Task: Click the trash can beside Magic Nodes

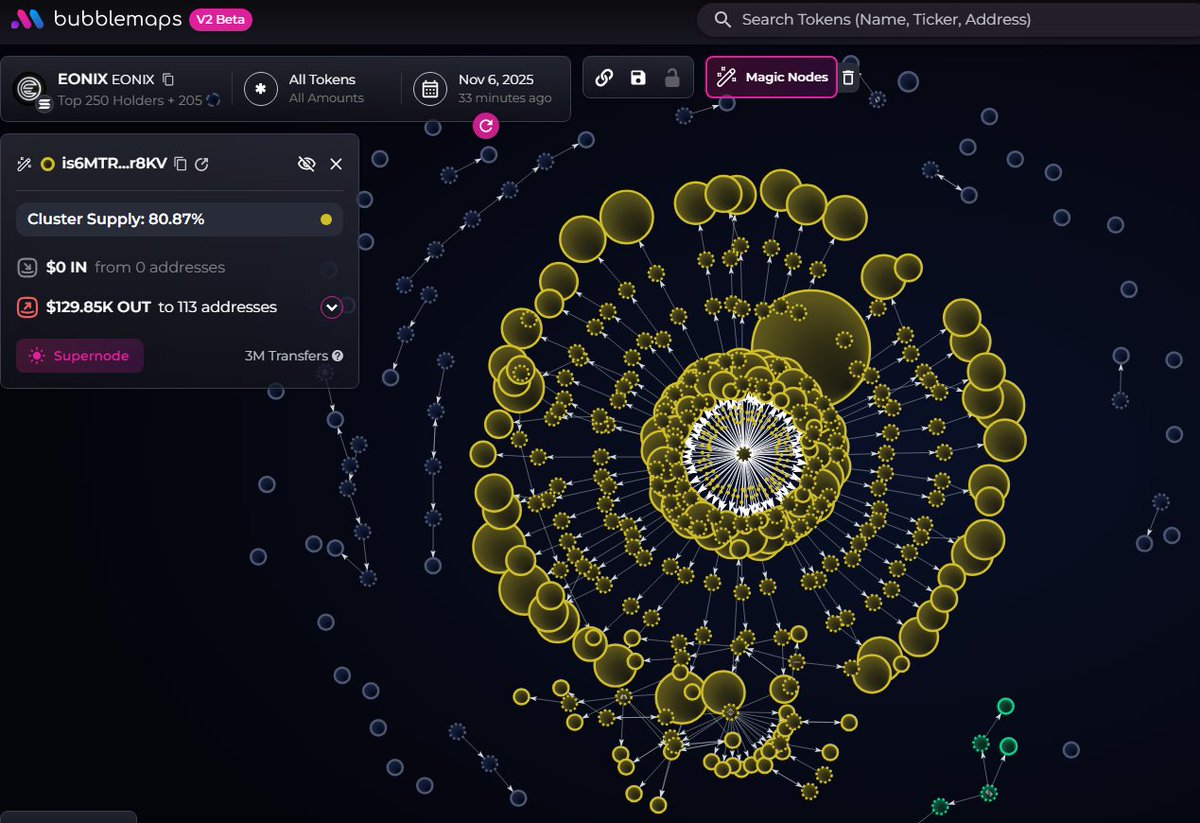Action: [x=848, y=78]
